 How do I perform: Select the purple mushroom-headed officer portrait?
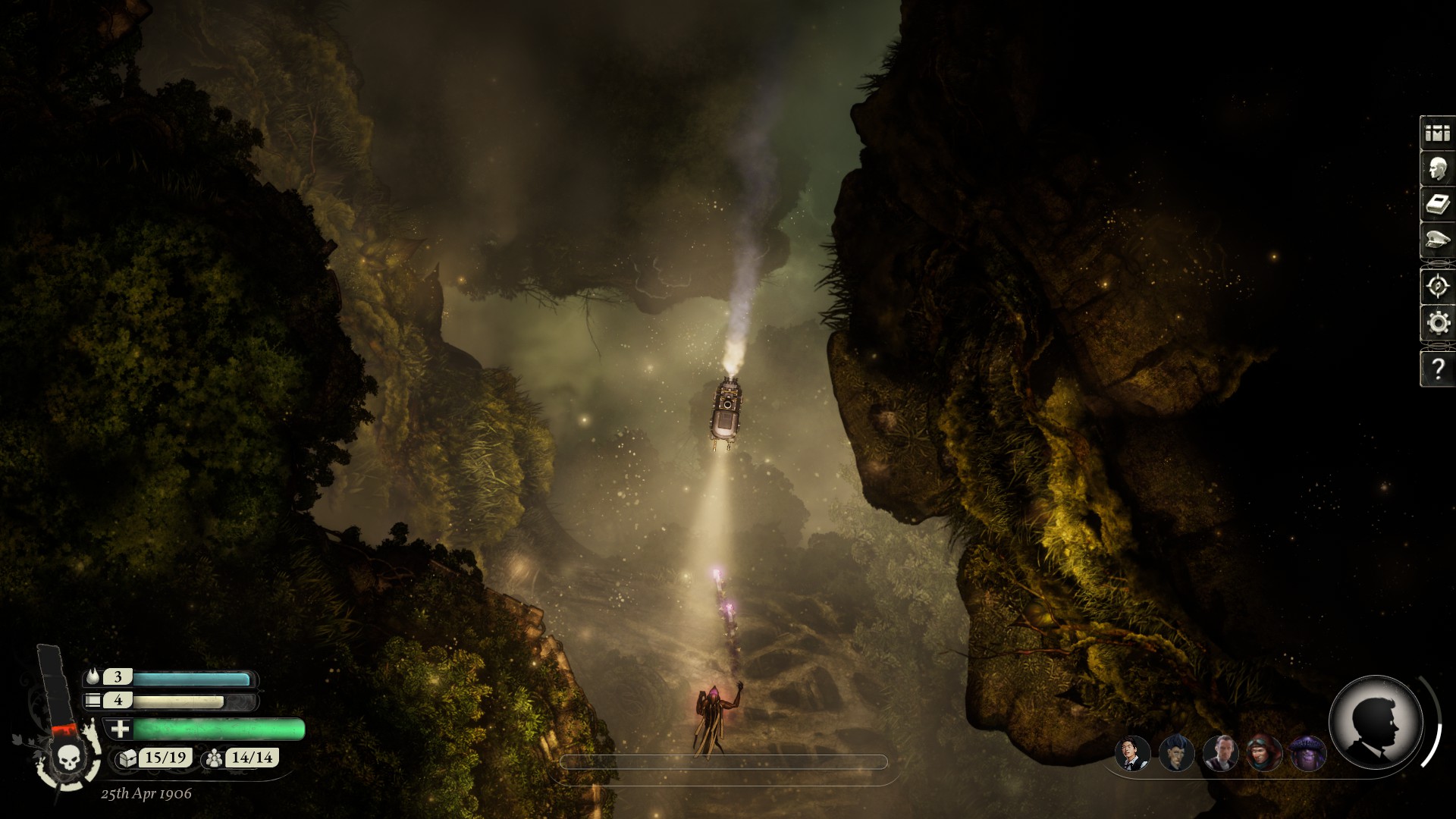click(1308, 754)
